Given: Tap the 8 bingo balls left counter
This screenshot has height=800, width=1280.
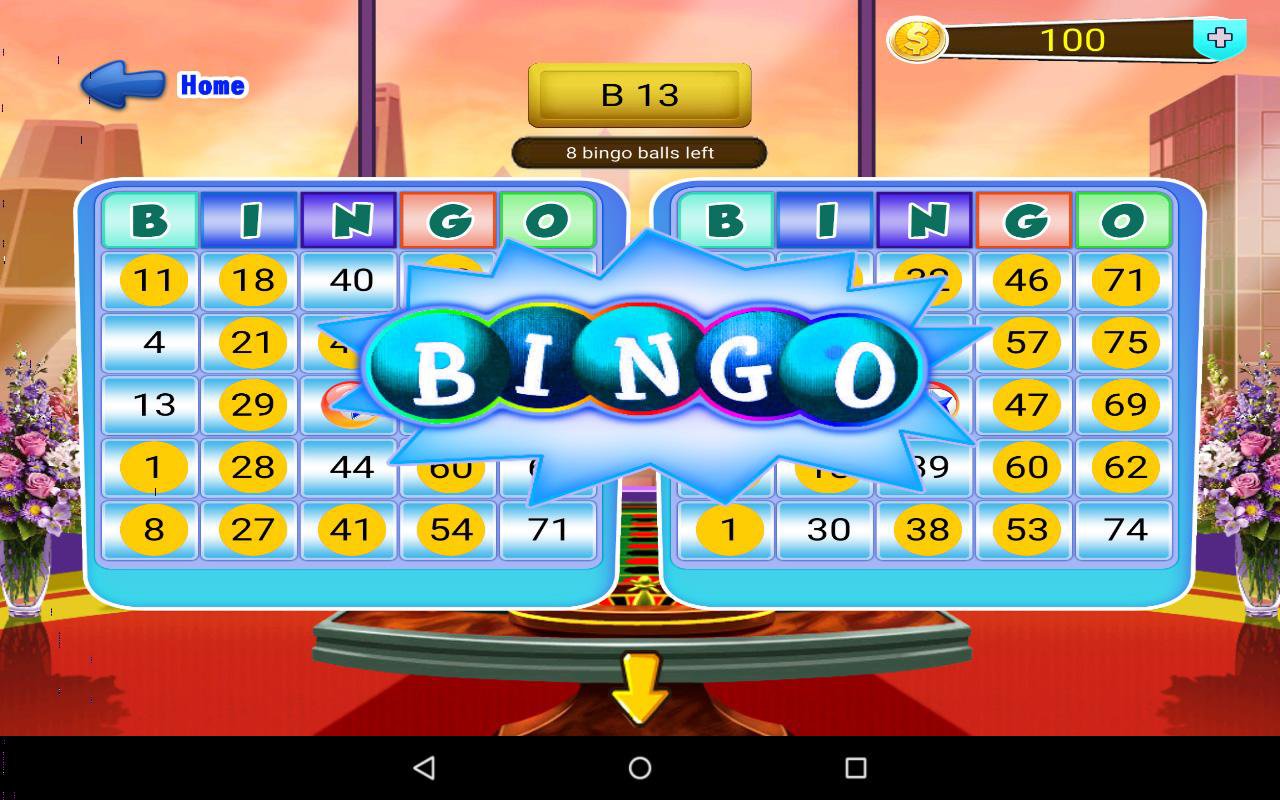Looking at the screenshot, I should pyautogui.click(x=639, y=152).
